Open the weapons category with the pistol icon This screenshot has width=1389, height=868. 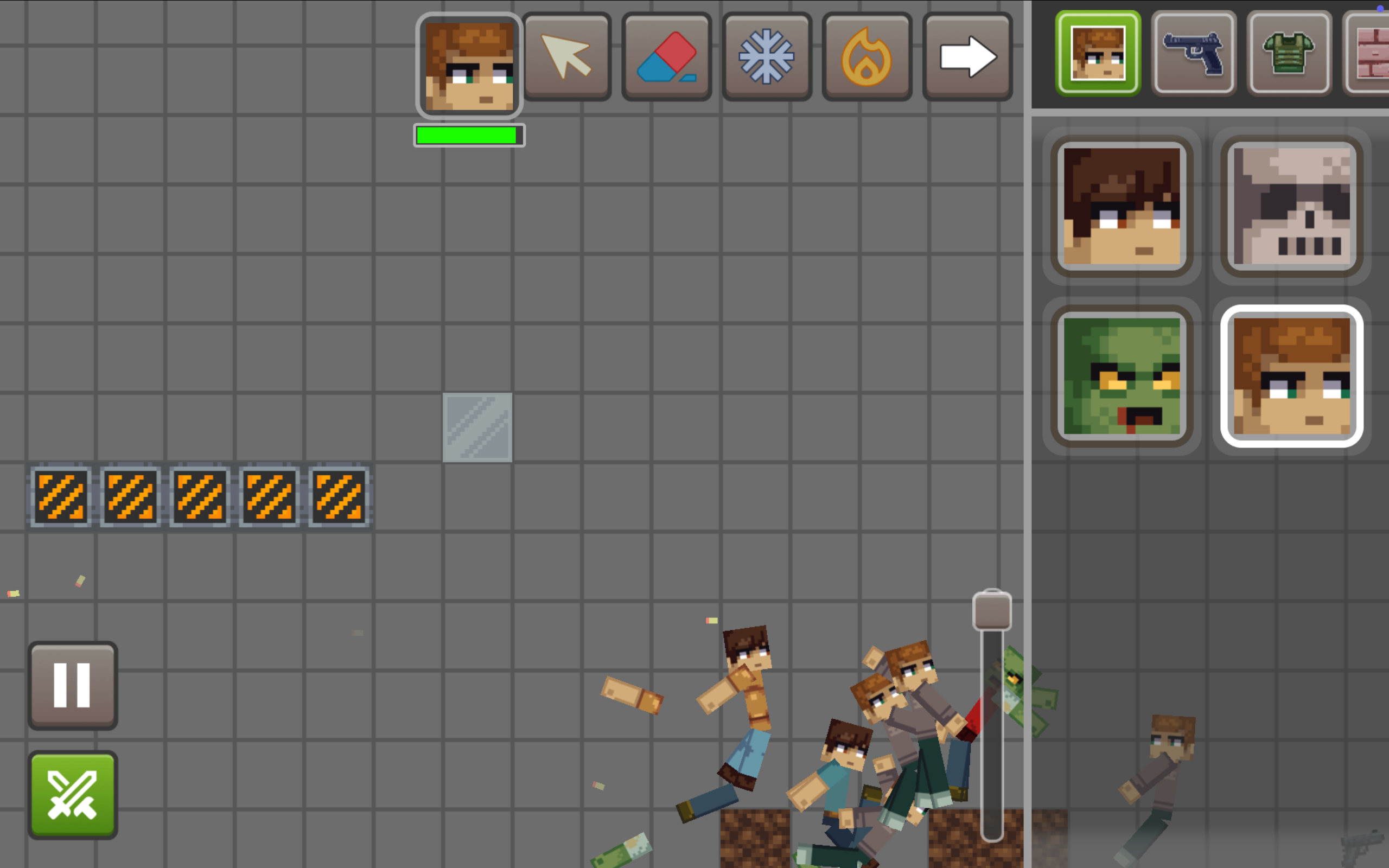point(1194,52)
